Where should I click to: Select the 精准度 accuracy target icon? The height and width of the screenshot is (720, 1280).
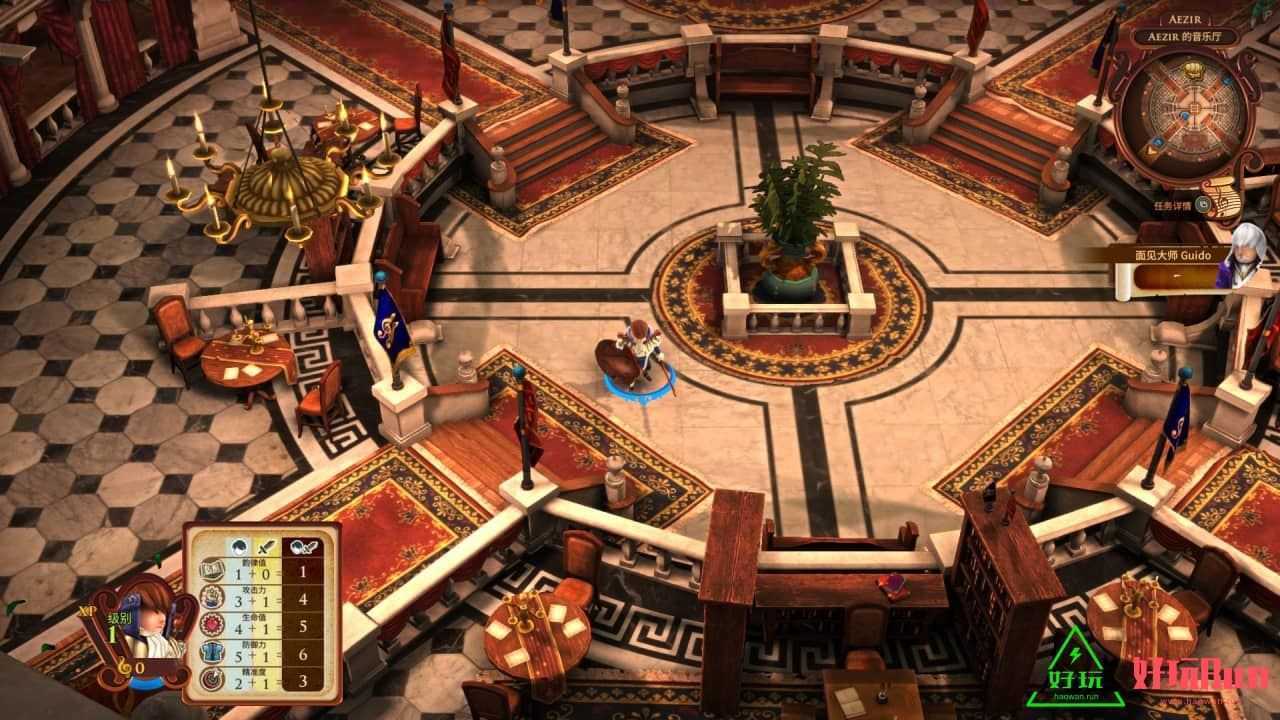[212, 681]
